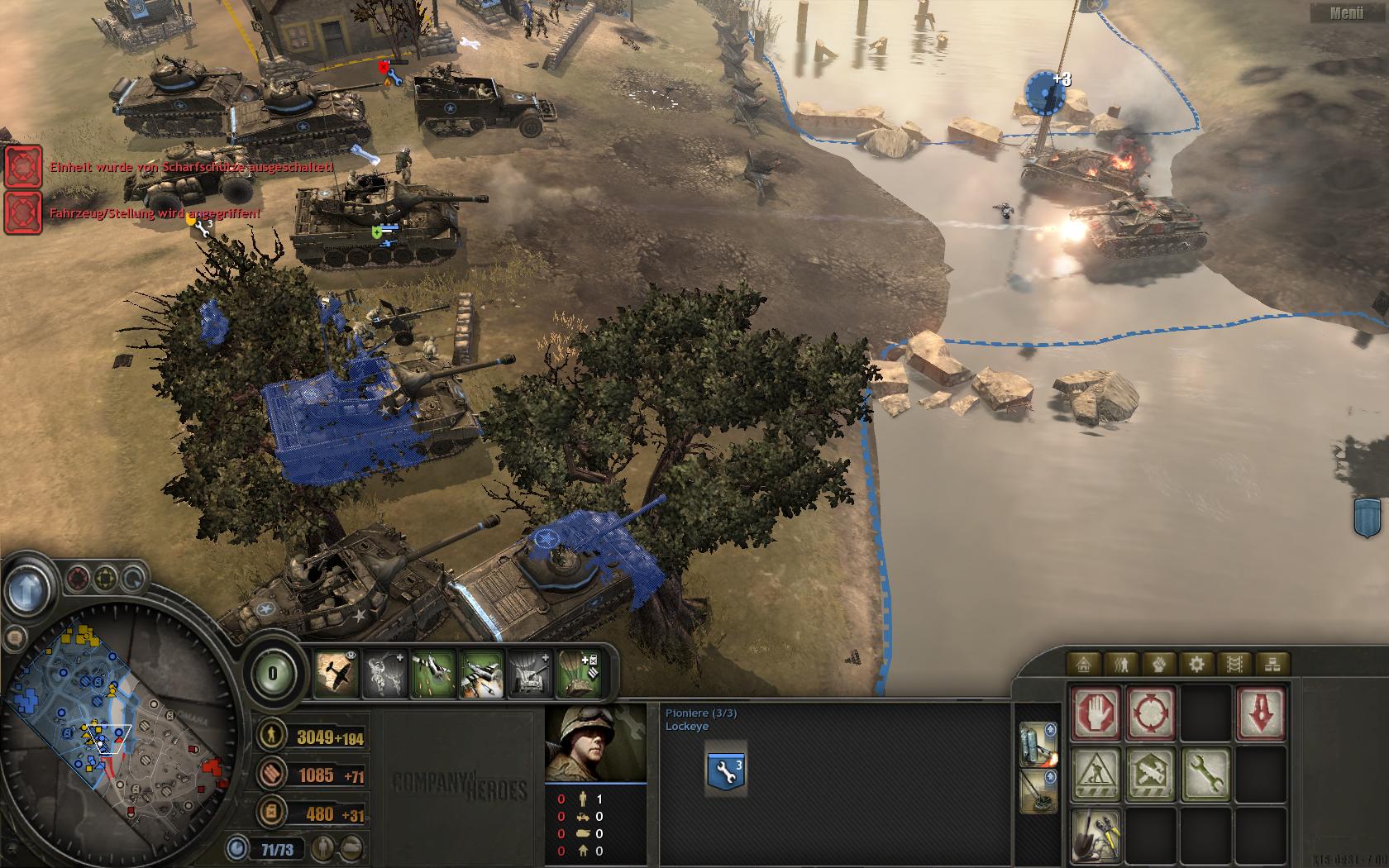Viewport: 1389px width, 868px height.
Task: Activate the bombing run ability
Action: coord(481,675)
